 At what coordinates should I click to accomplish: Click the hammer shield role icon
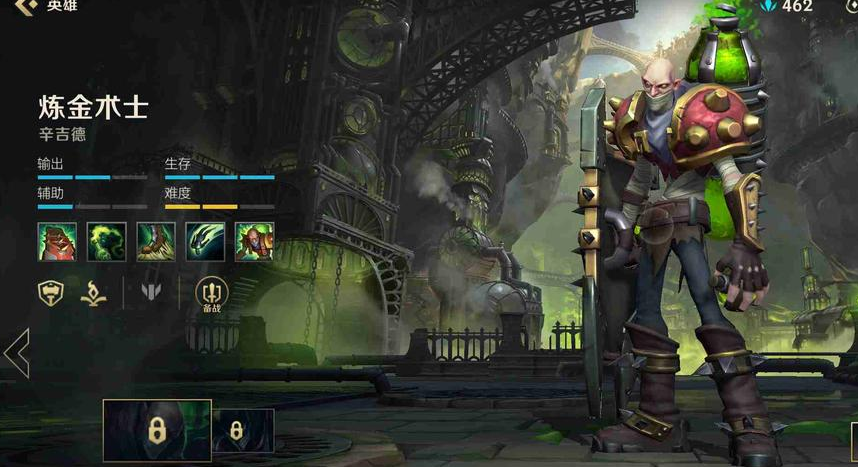click(52, 292)
